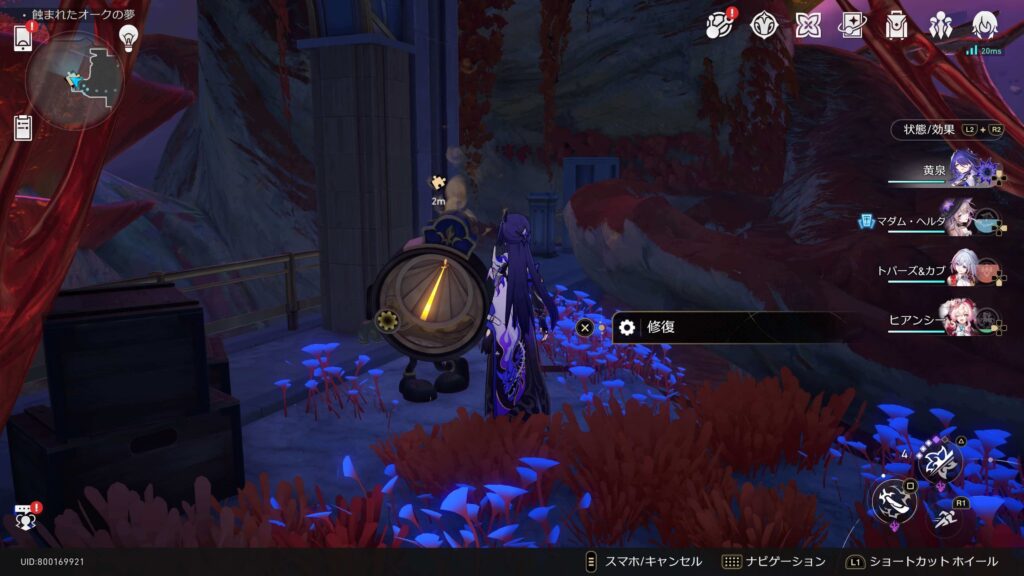Open the clipboard mission log icon

coord(23,127)
